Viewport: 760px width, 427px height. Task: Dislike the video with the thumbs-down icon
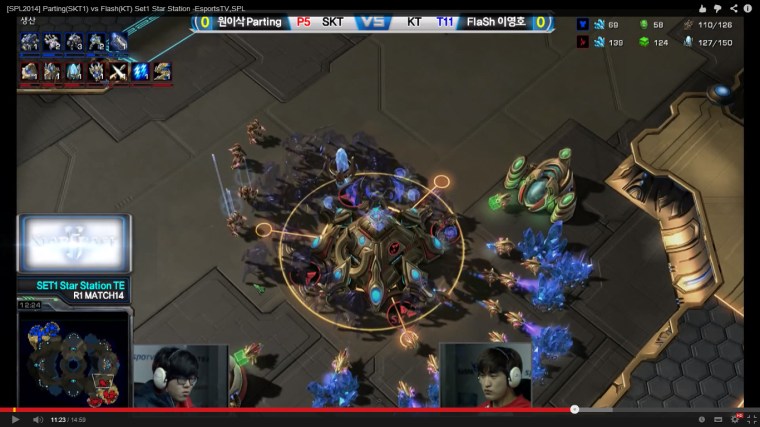(x=718, y=8)
